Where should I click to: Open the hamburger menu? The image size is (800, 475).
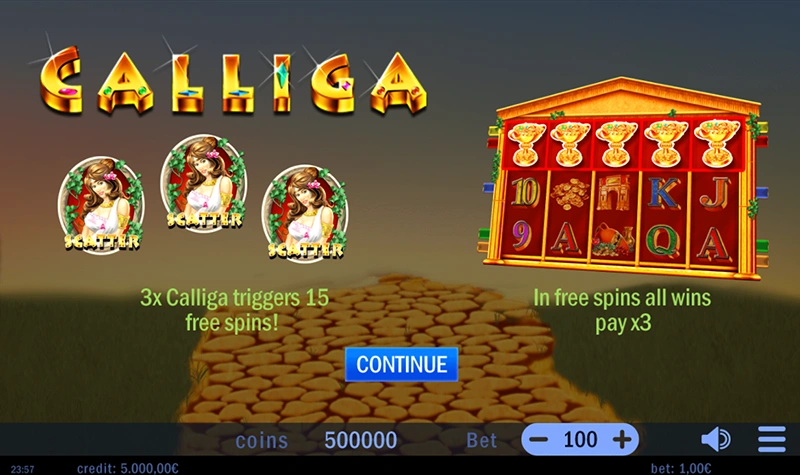771,439
